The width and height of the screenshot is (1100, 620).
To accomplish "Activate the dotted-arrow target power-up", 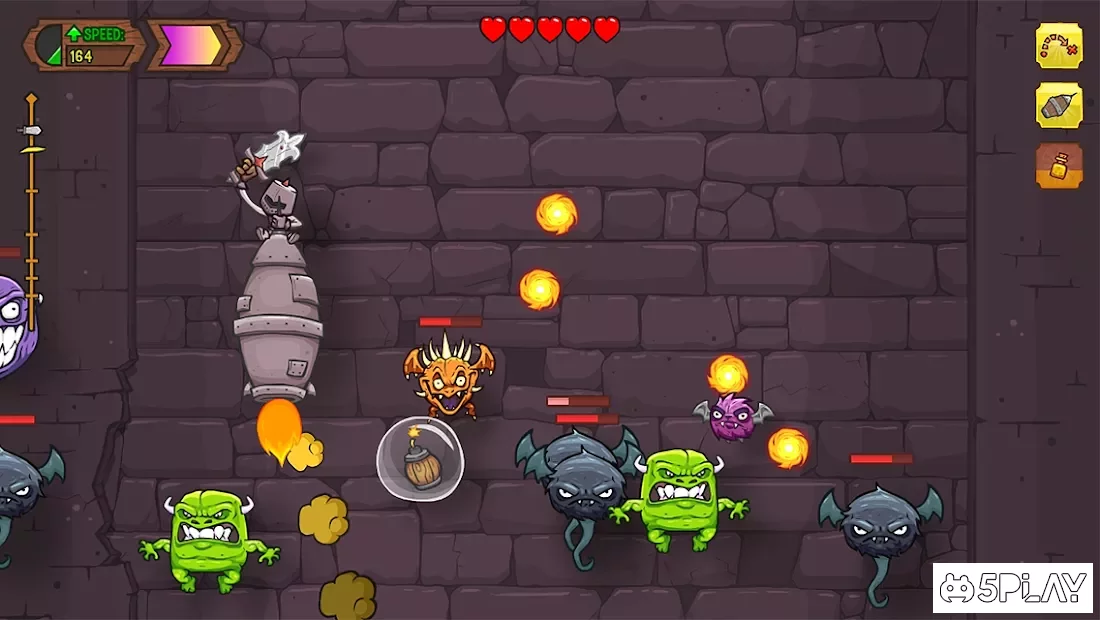I will (x=1059, y=46).
